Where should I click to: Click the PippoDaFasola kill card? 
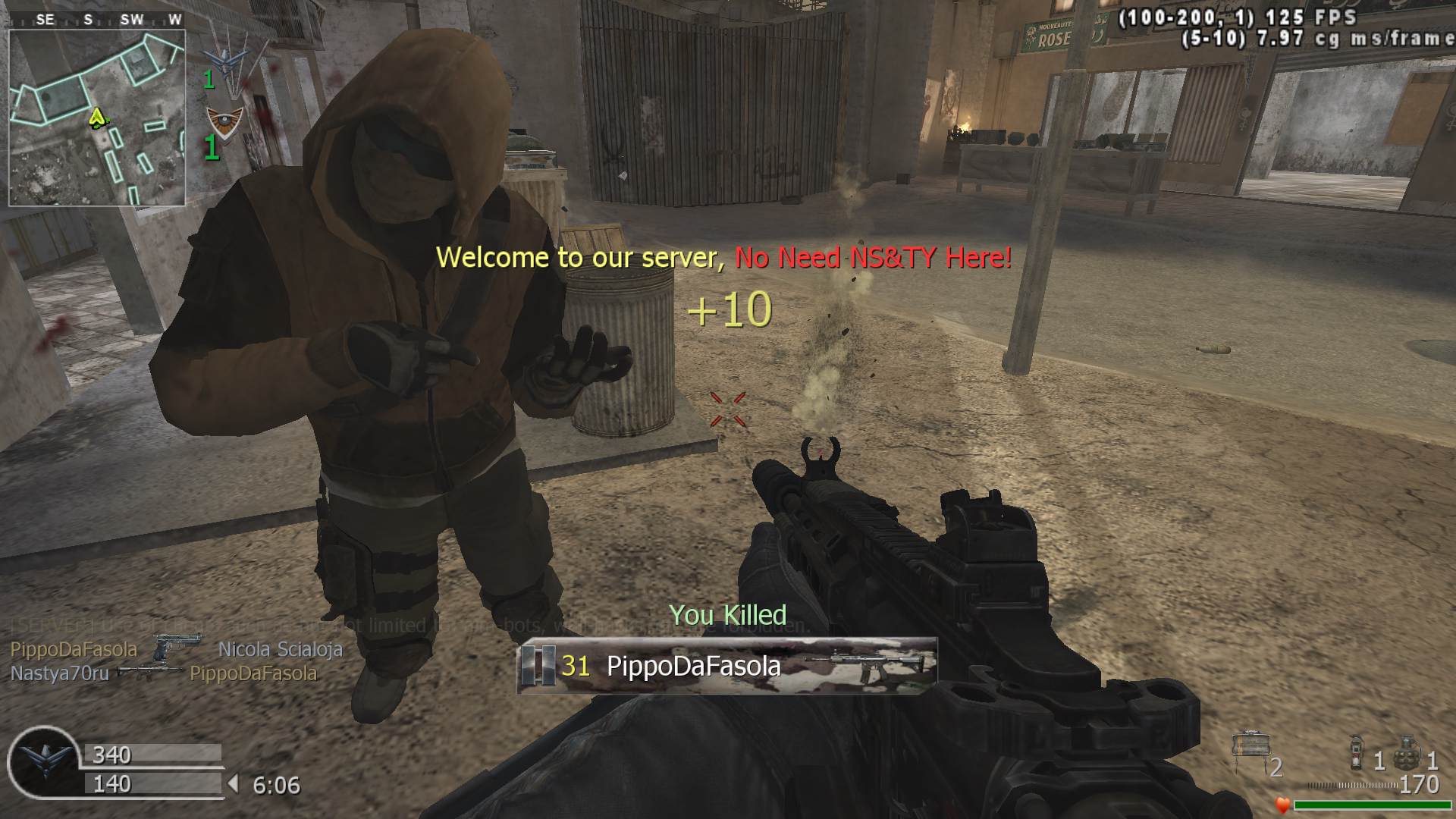726,666
